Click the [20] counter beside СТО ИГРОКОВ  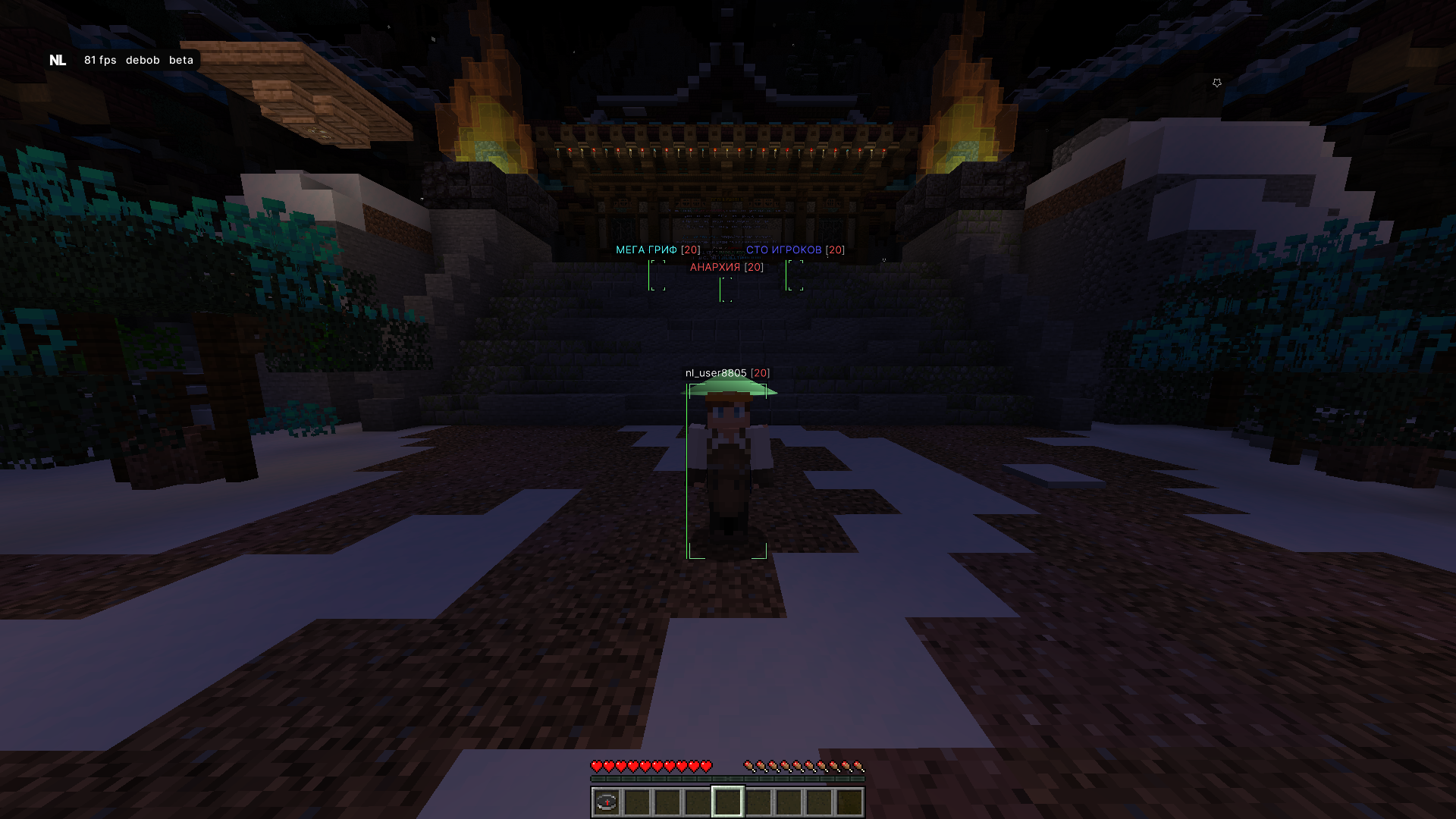click(x=835, y=249)
